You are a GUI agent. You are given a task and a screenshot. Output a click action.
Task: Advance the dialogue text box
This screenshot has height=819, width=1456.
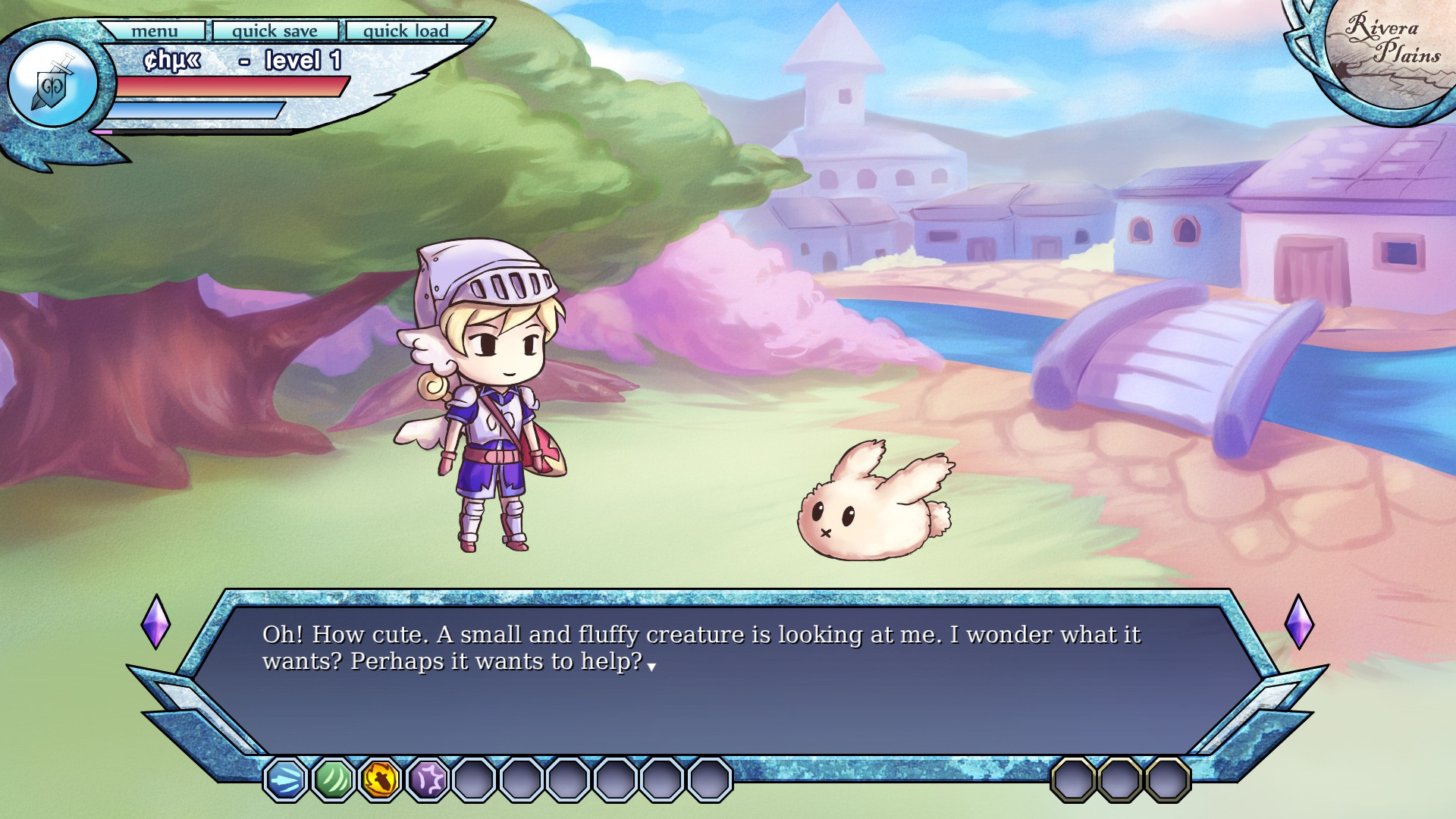click(726, 675)
